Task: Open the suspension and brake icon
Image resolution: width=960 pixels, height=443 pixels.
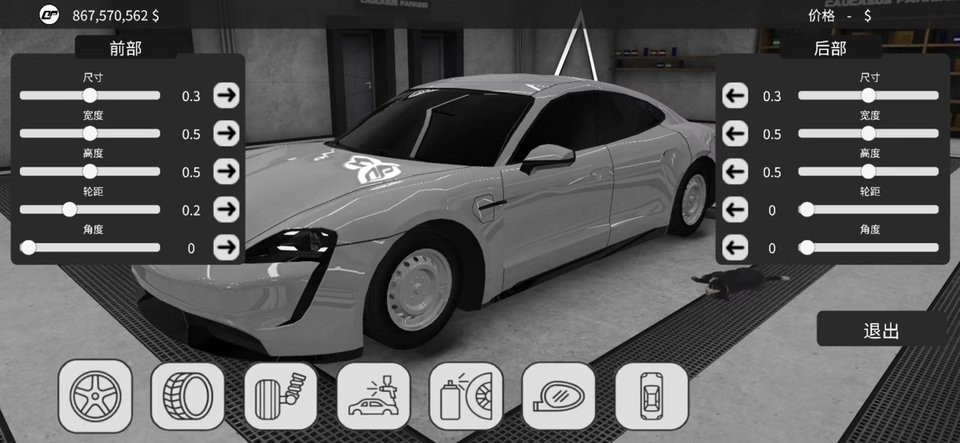Action: coord(280,396)
